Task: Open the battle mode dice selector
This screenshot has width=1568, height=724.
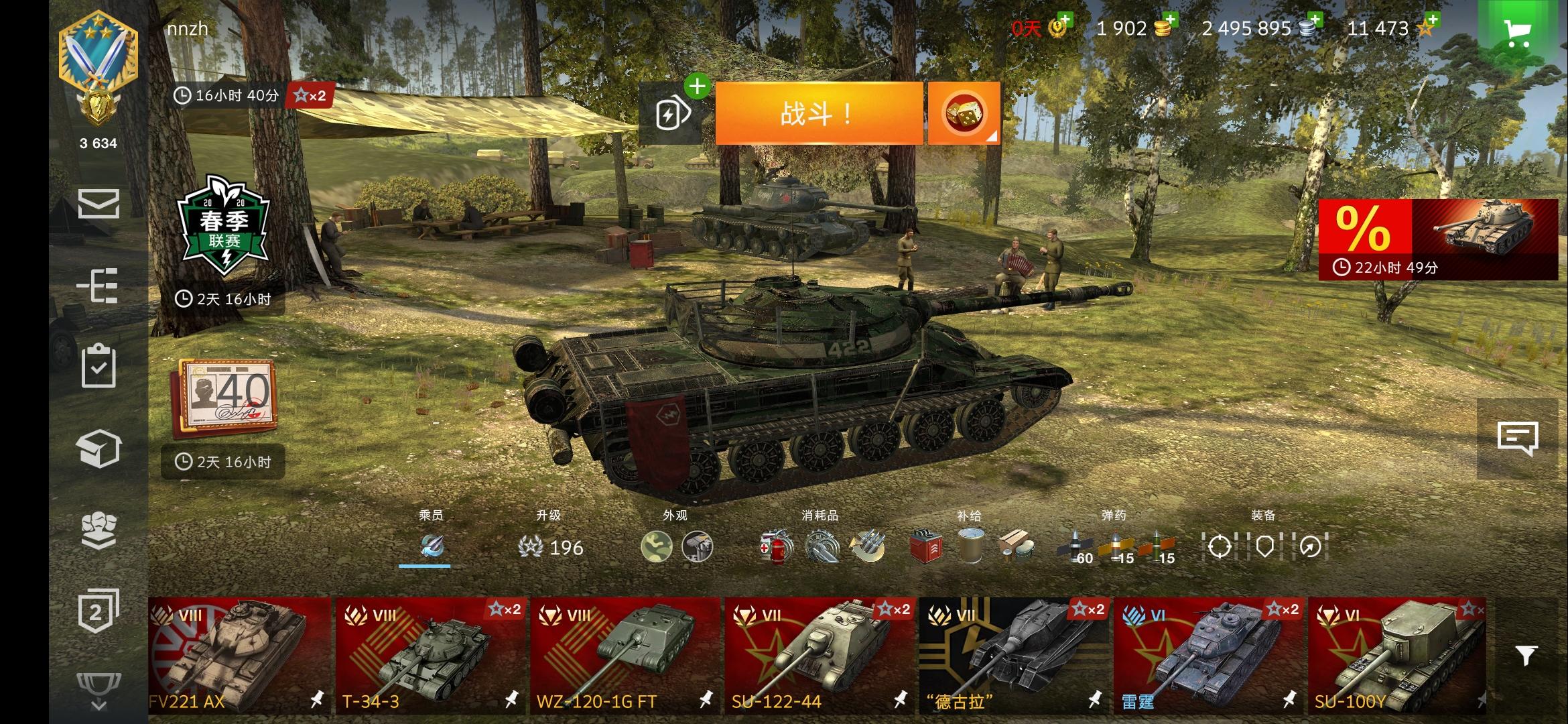Action: point(963,113)
